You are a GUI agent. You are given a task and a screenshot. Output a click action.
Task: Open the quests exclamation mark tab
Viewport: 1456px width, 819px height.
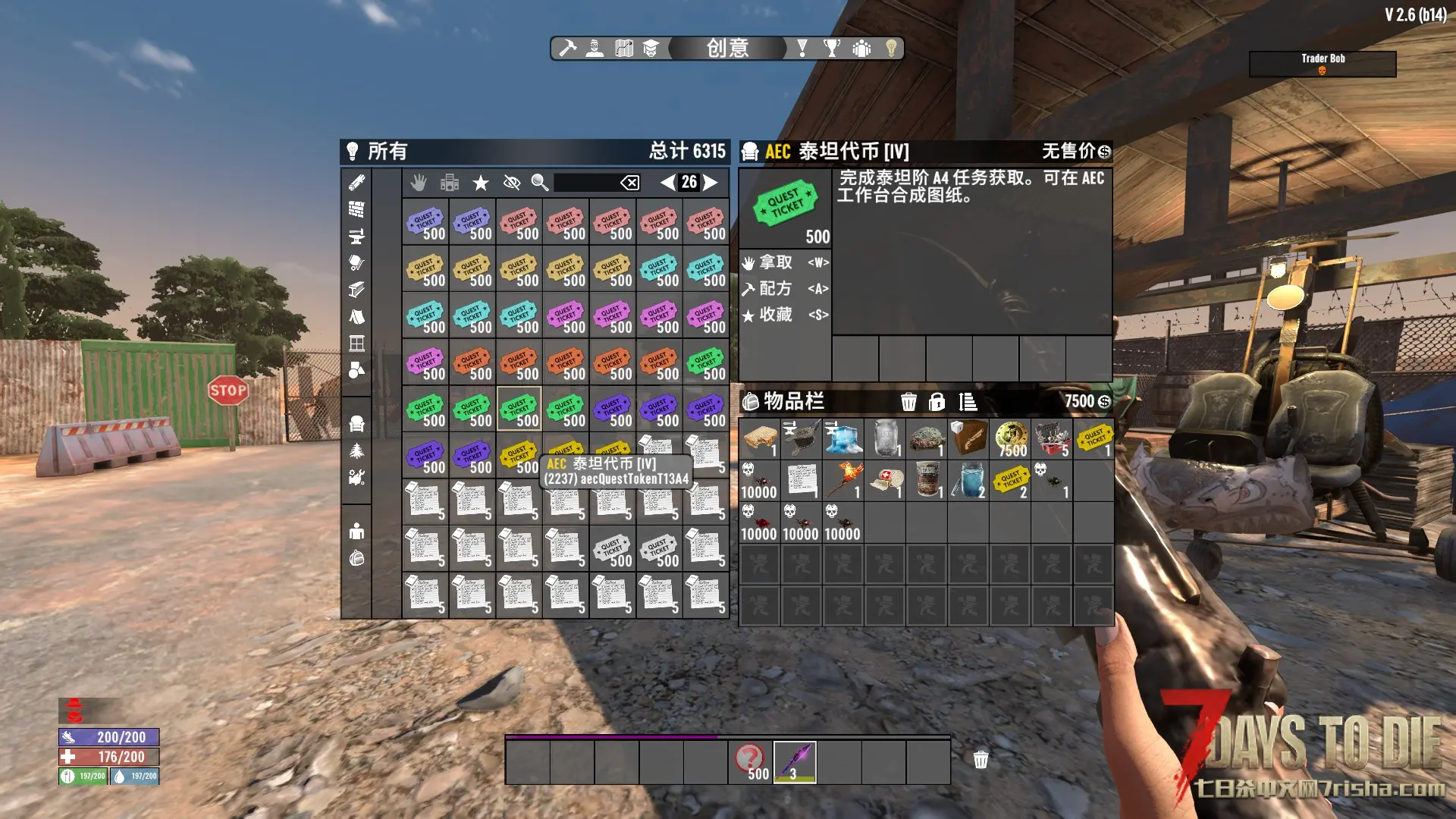802,49
